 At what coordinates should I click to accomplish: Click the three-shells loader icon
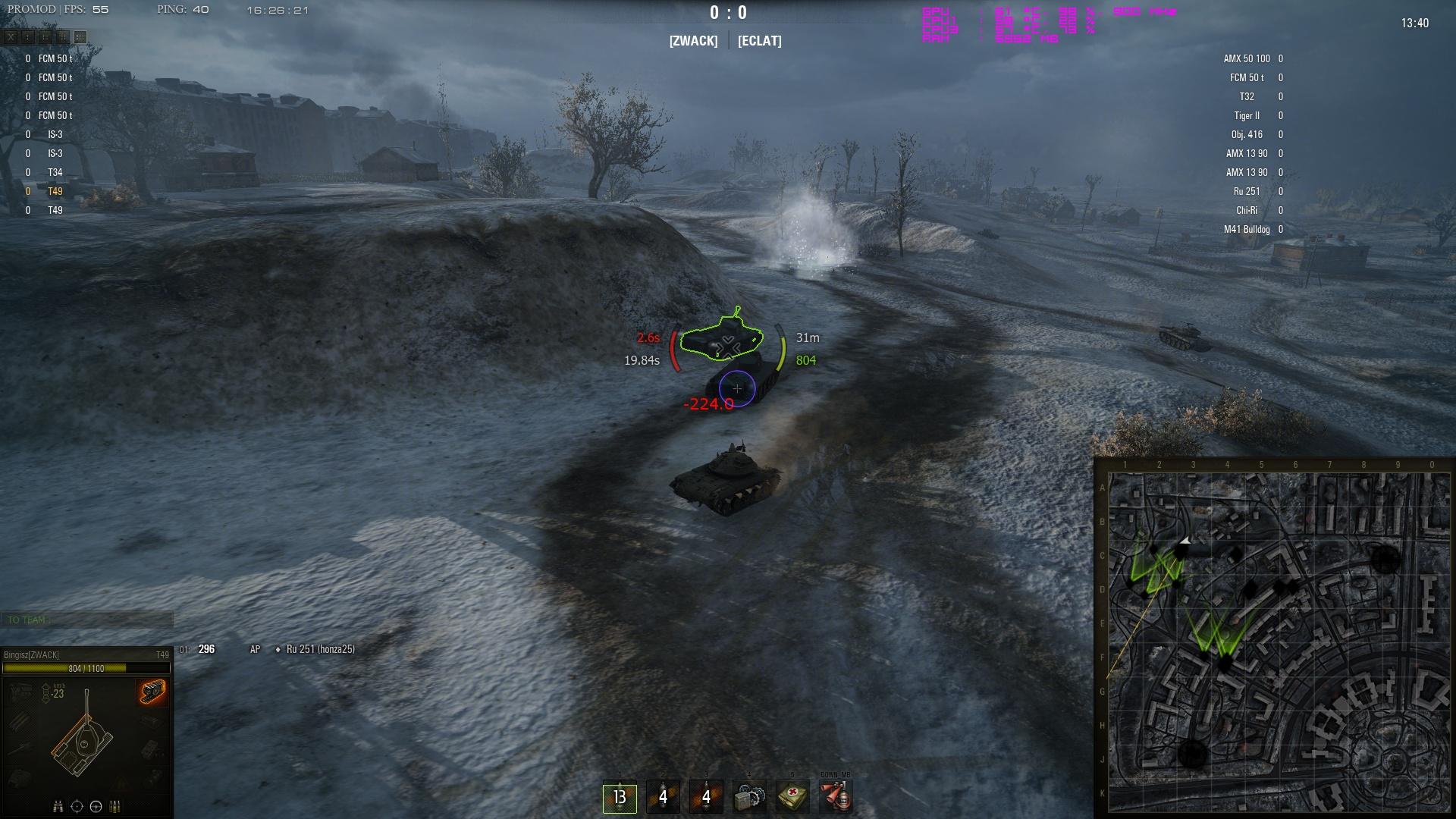(115, 806)
